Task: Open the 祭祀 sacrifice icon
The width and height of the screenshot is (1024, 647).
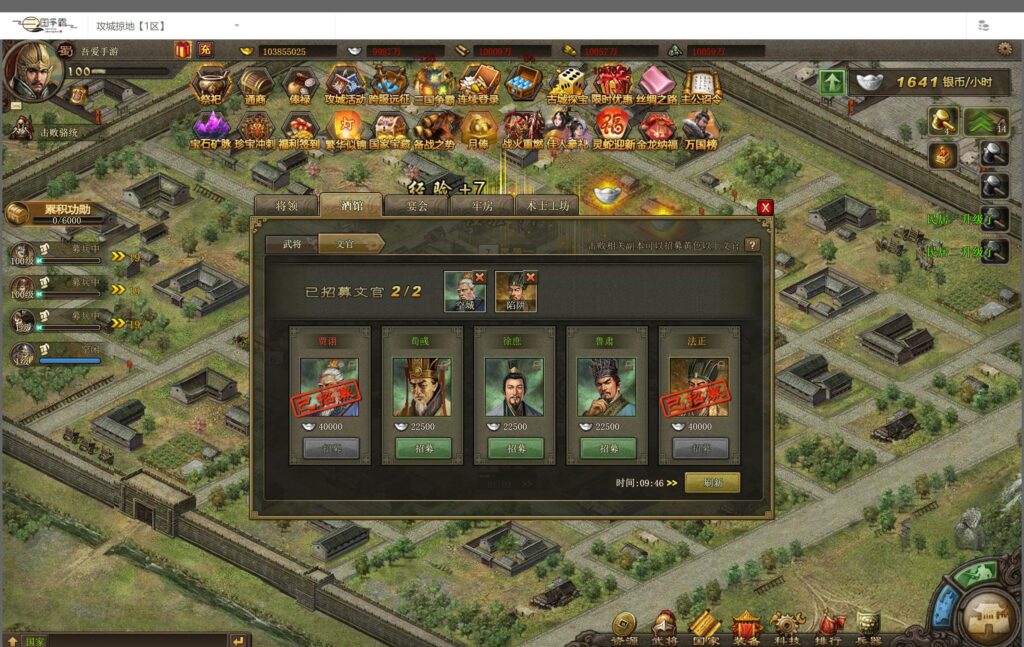Action: pos(210,84)
